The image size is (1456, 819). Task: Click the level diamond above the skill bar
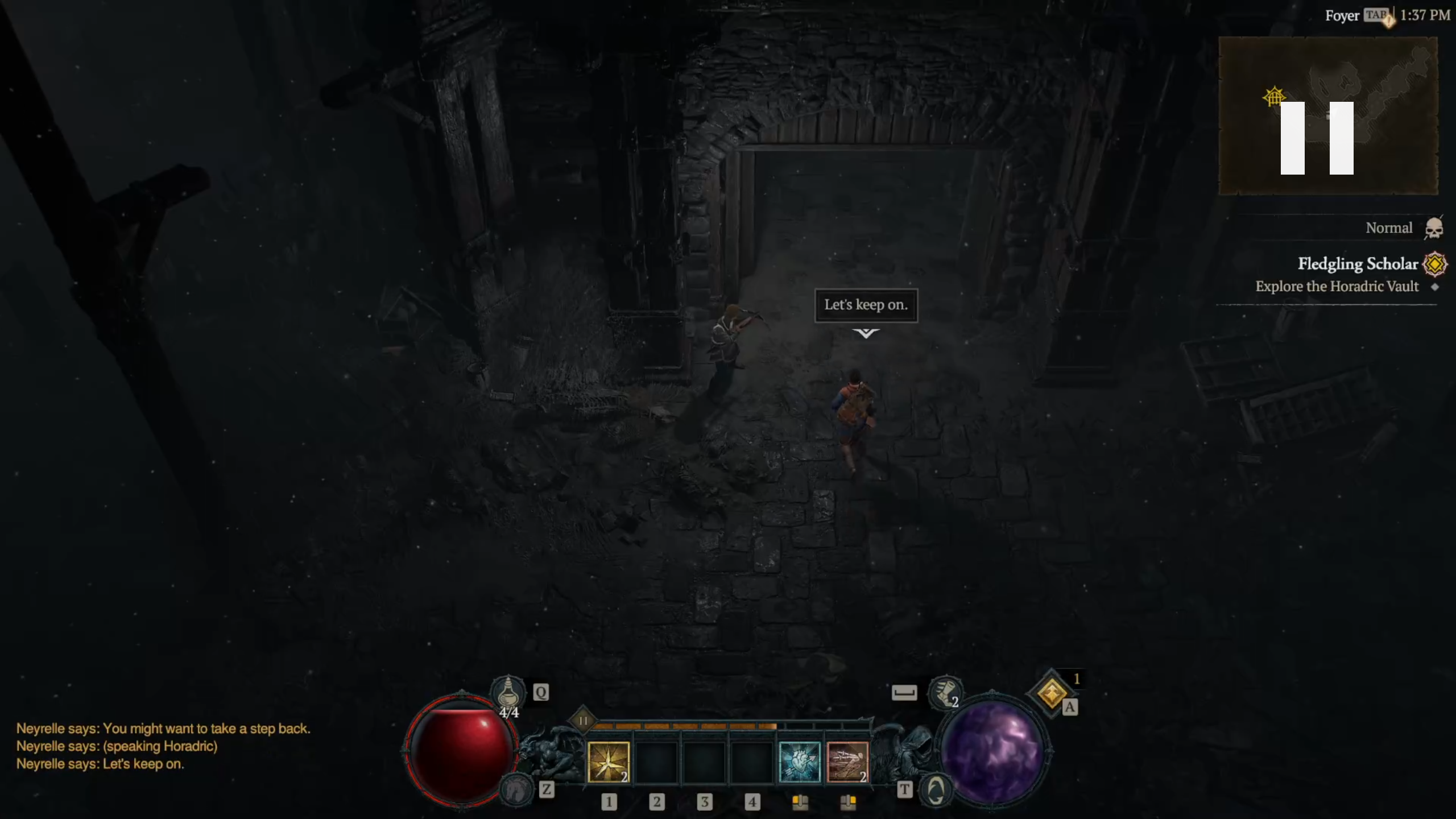pos(583,721)
